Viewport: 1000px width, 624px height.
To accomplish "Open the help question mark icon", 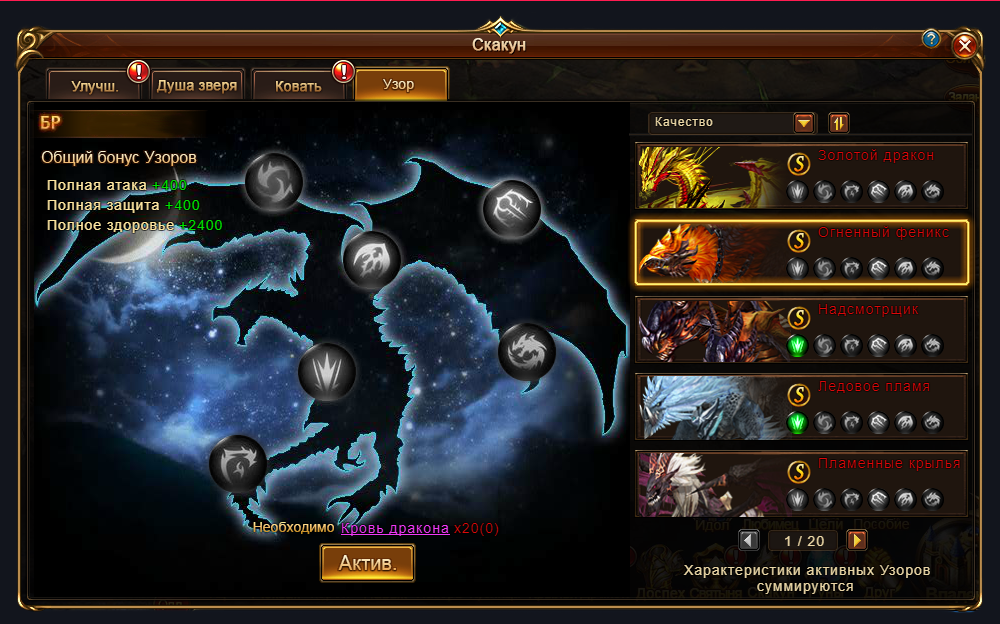I will [x=931, y=39].
